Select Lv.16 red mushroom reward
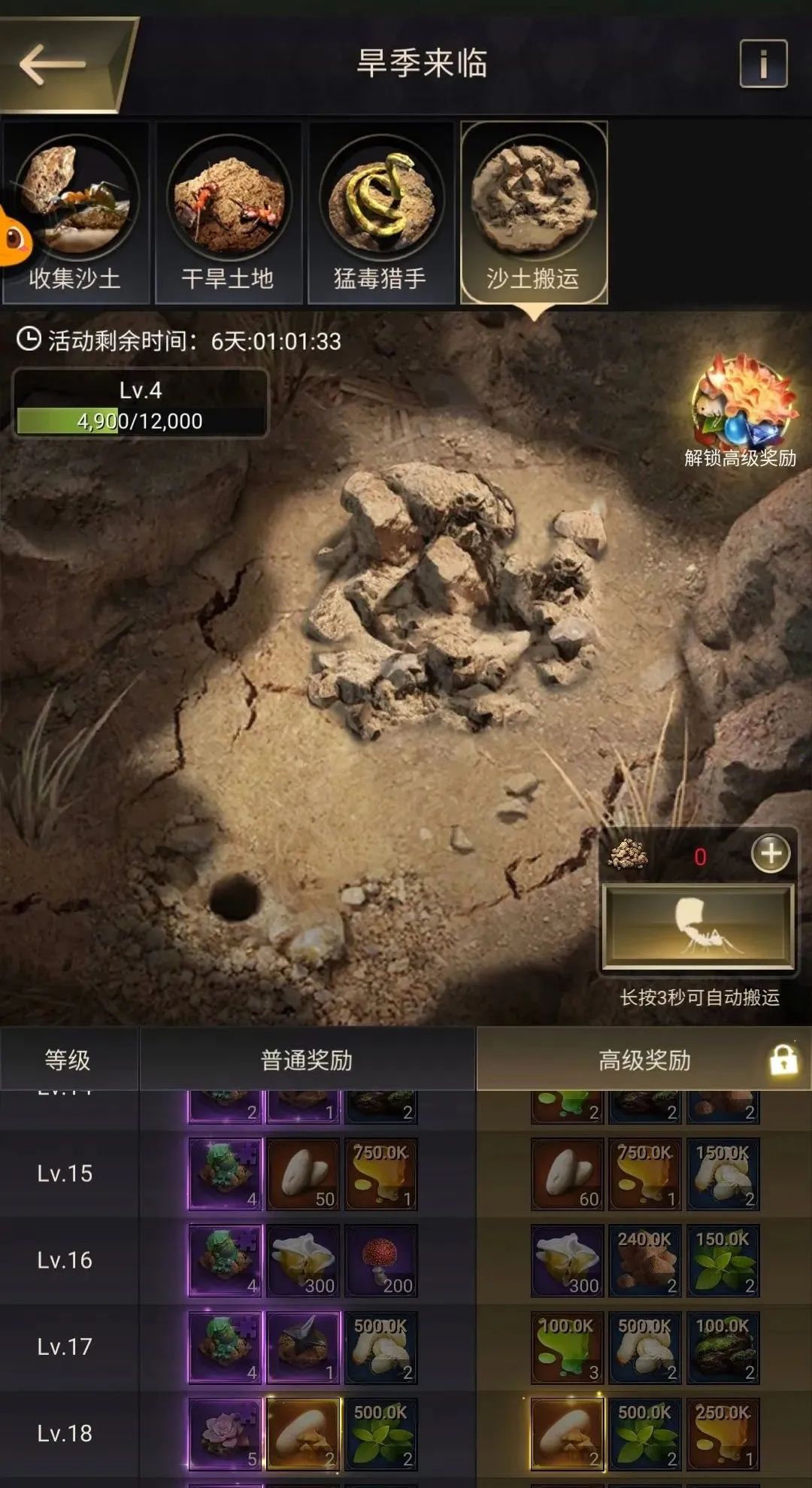The height and width of the screenshot is (1488, 812). pyautogui.click(x=380, y=1261)
